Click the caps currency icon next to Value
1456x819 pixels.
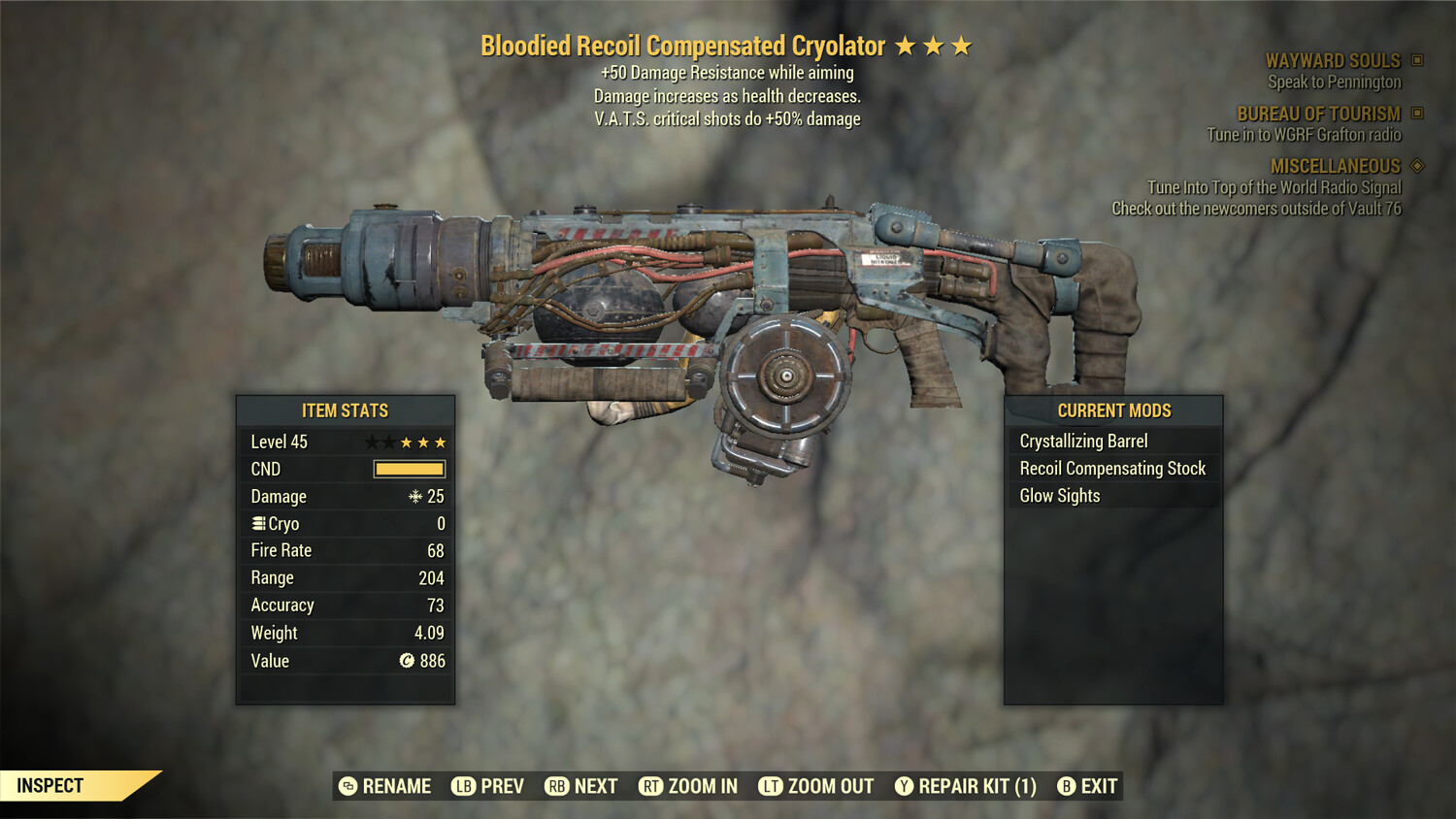[x=406, y=661]
